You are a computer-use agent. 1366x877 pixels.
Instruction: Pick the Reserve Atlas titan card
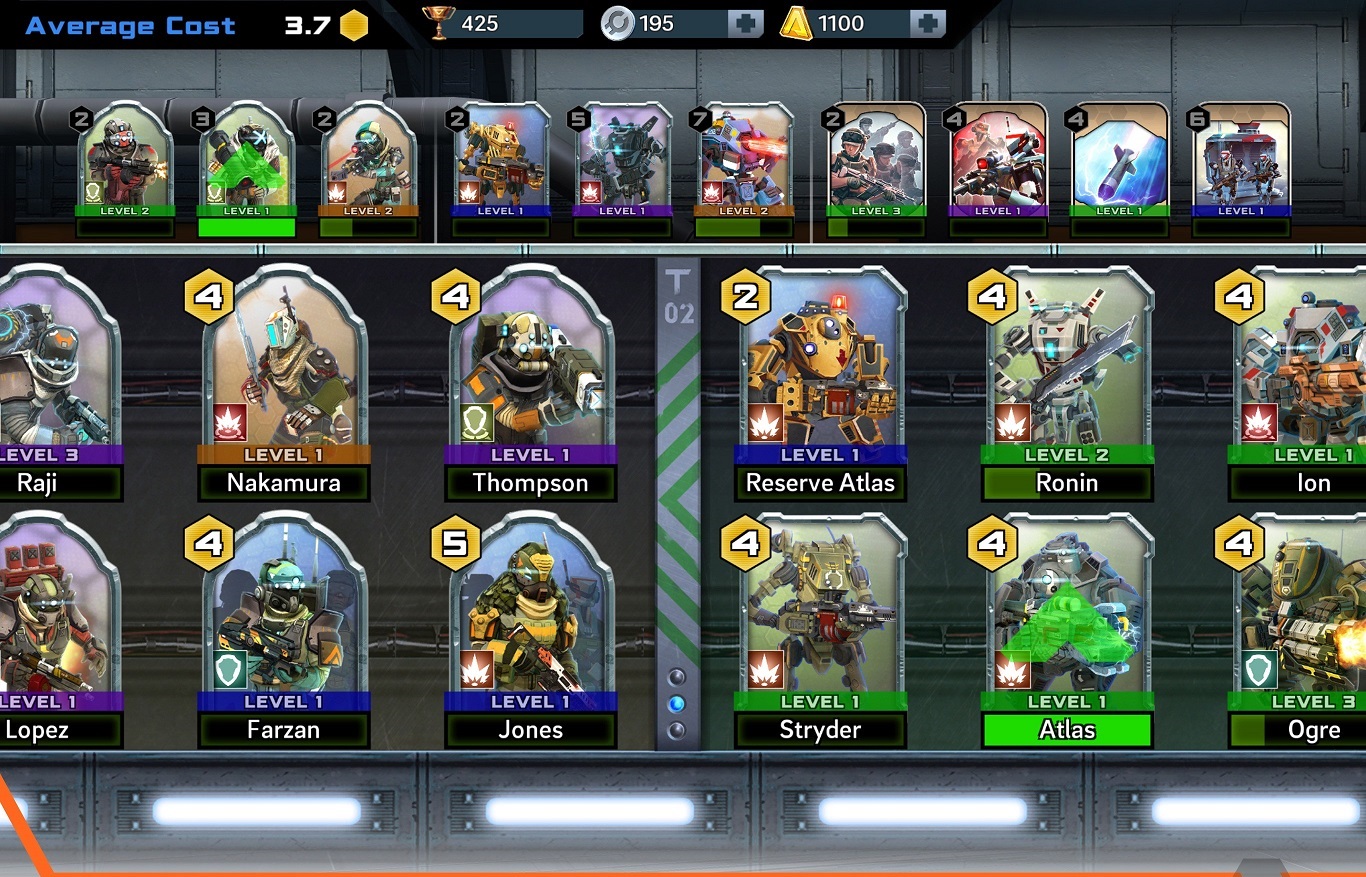point(820,370)
